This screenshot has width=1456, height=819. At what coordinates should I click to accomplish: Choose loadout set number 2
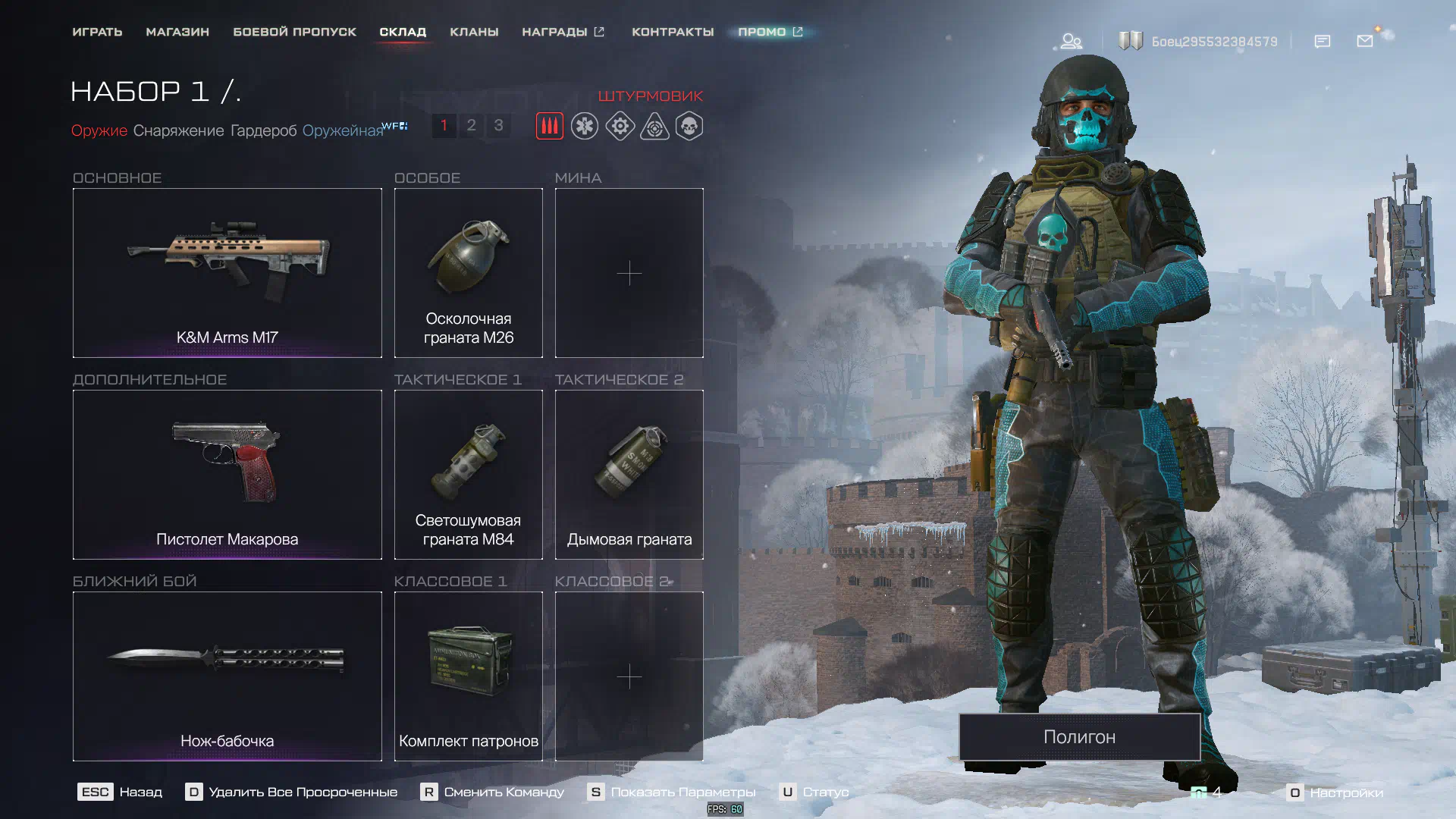[471, 125]
